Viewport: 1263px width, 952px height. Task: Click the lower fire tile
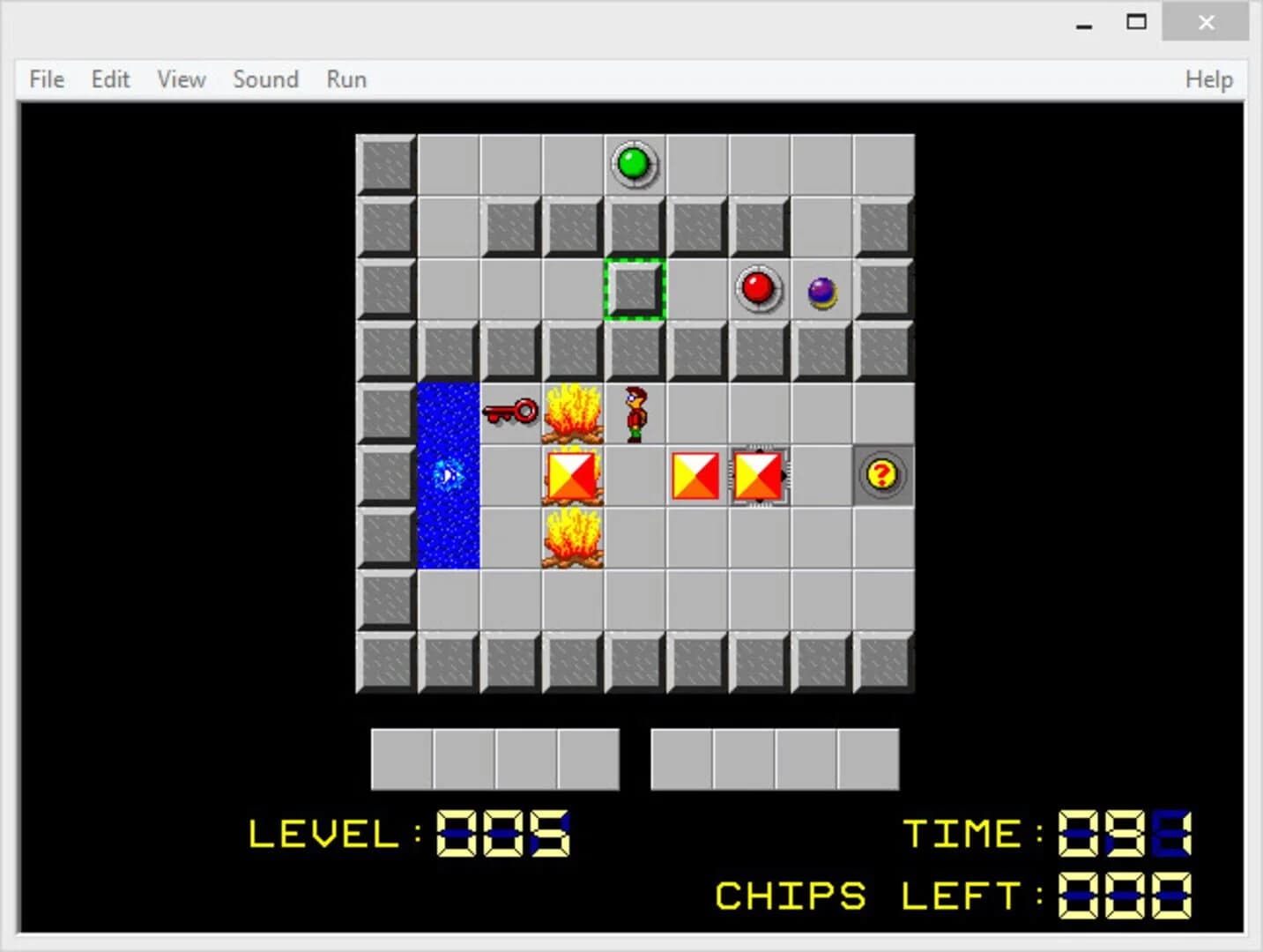click(571, 538)
